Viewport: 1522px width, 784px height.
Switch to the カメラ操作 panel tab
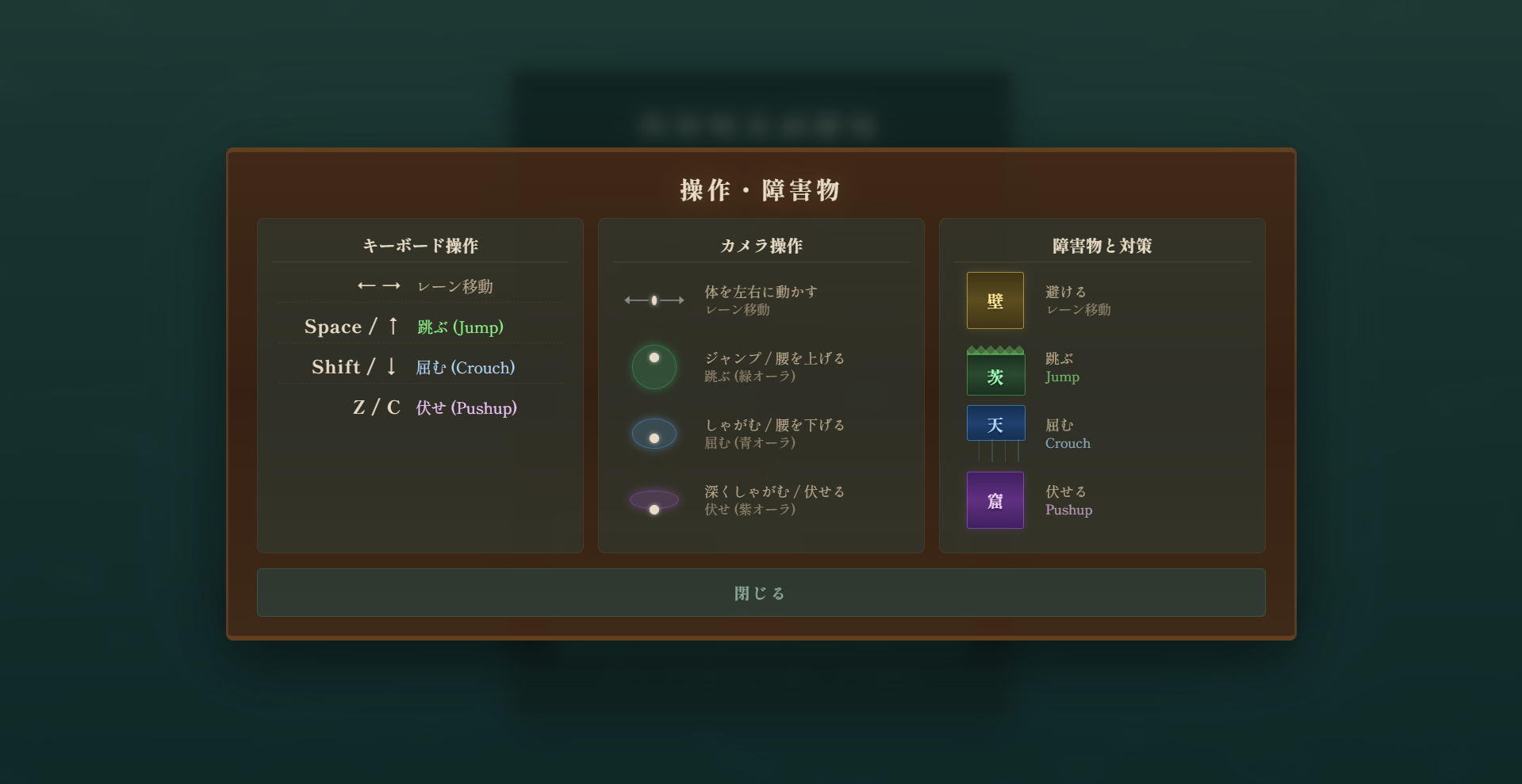(x=761, y=246)
